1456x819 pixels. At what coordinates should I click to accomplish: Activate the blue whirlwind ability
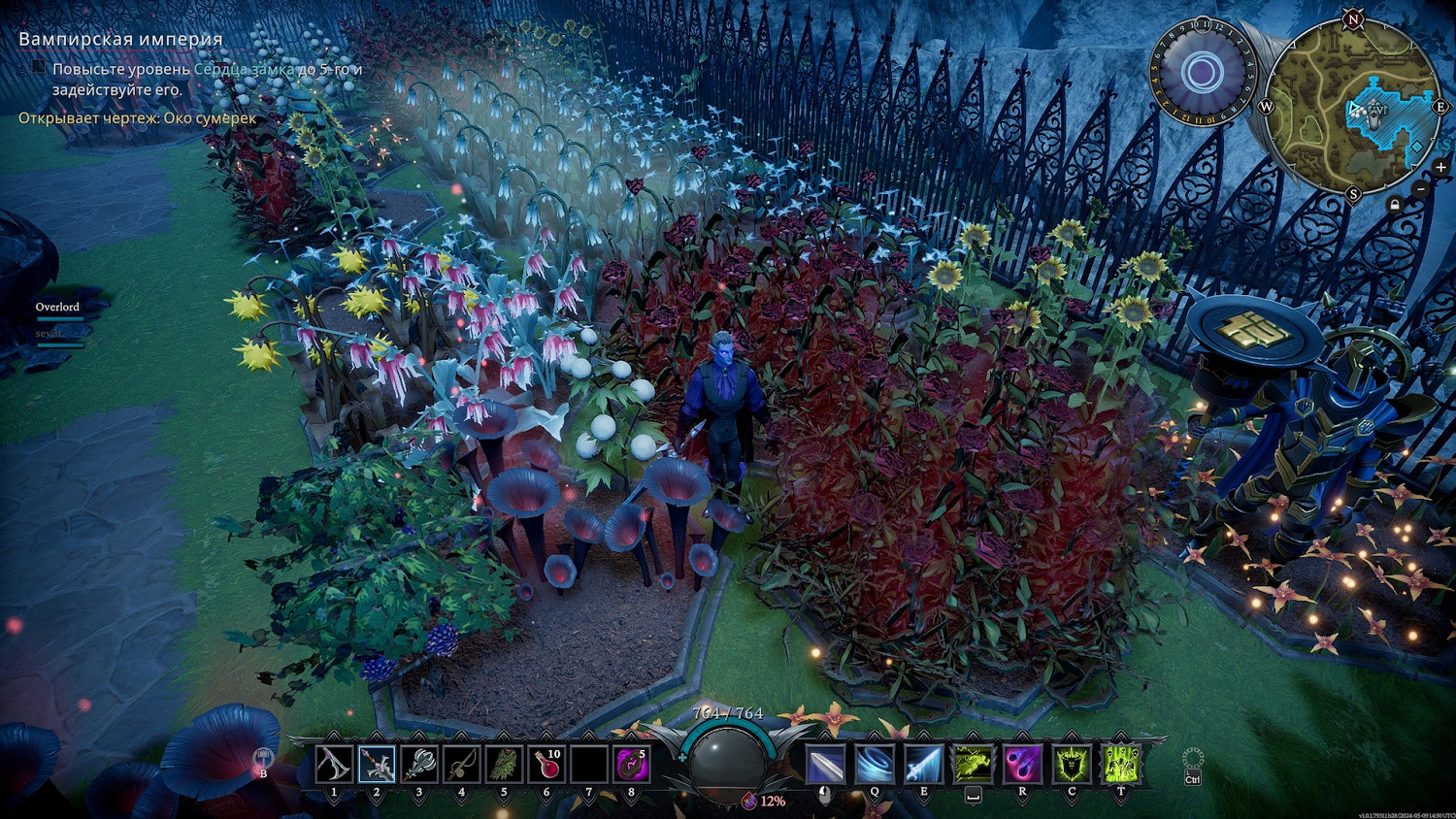click(x=874, y=765)
